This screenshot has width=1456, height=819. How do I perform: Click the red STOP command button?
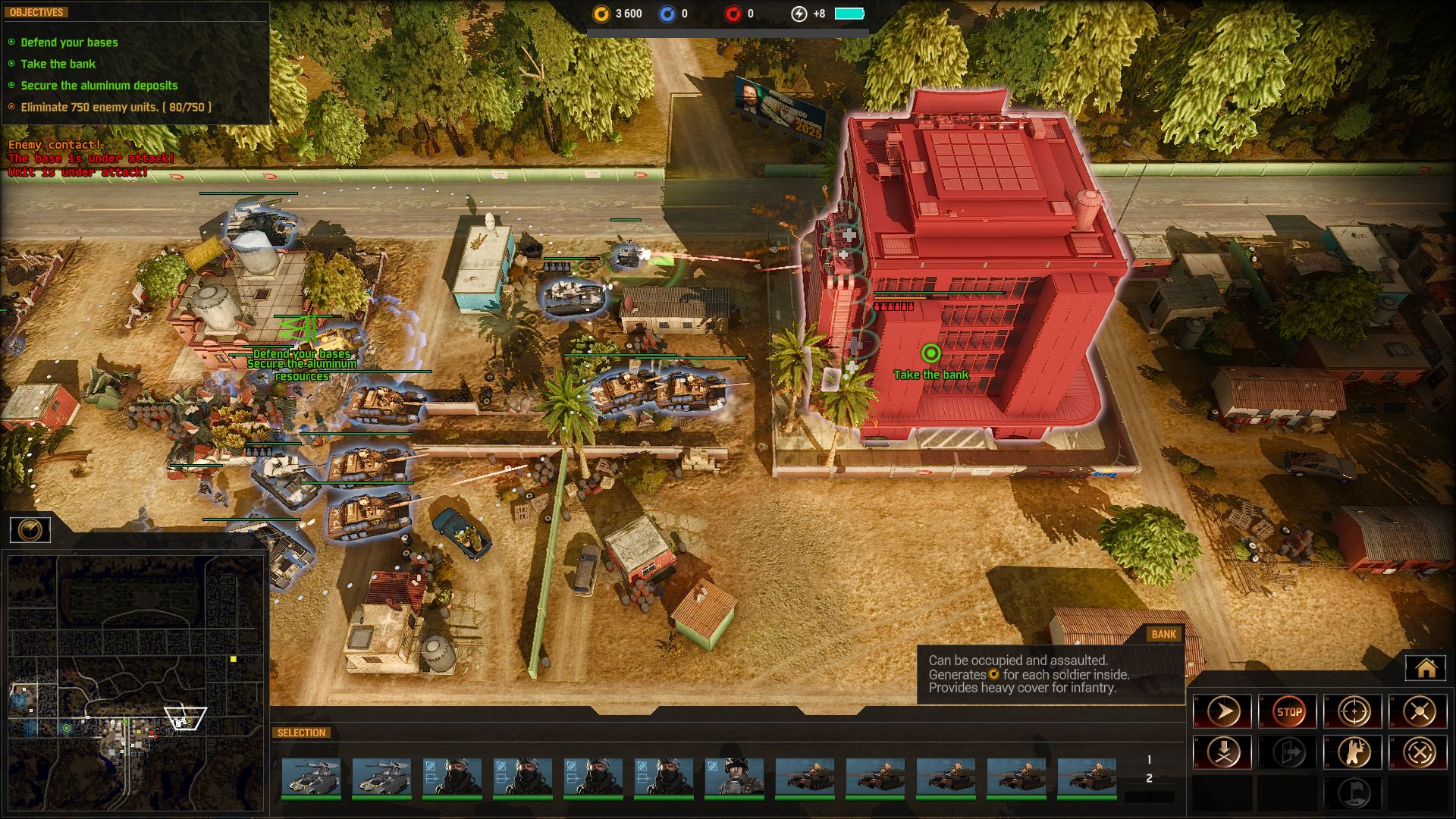(x=1288, y=711)
